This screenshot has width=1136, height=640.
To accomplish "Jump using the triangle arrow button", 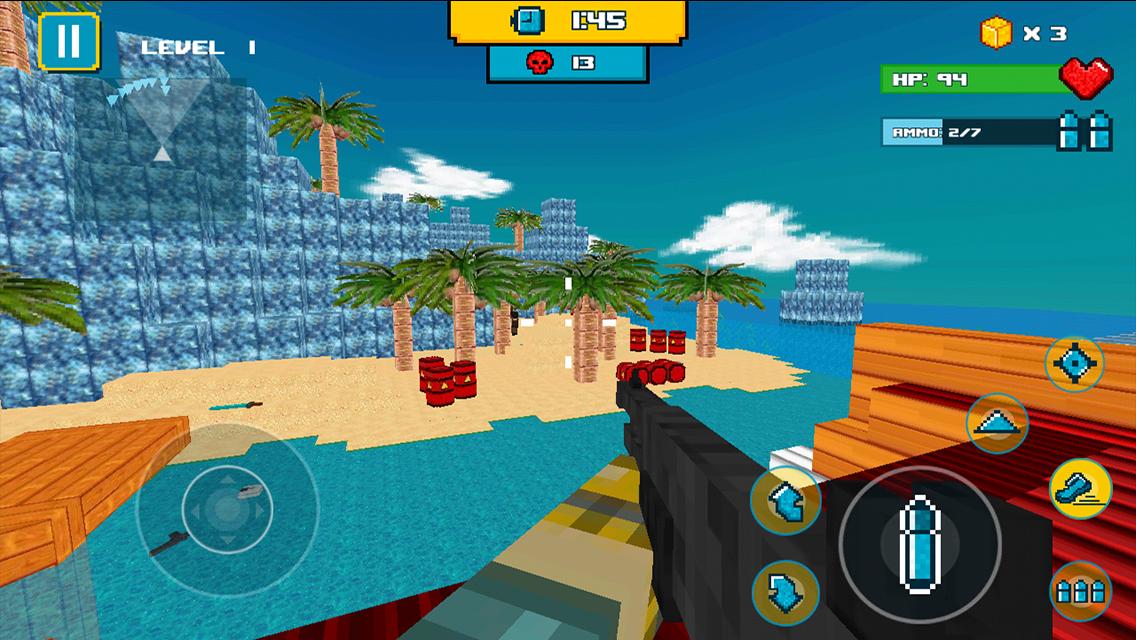I will (998, 424).
